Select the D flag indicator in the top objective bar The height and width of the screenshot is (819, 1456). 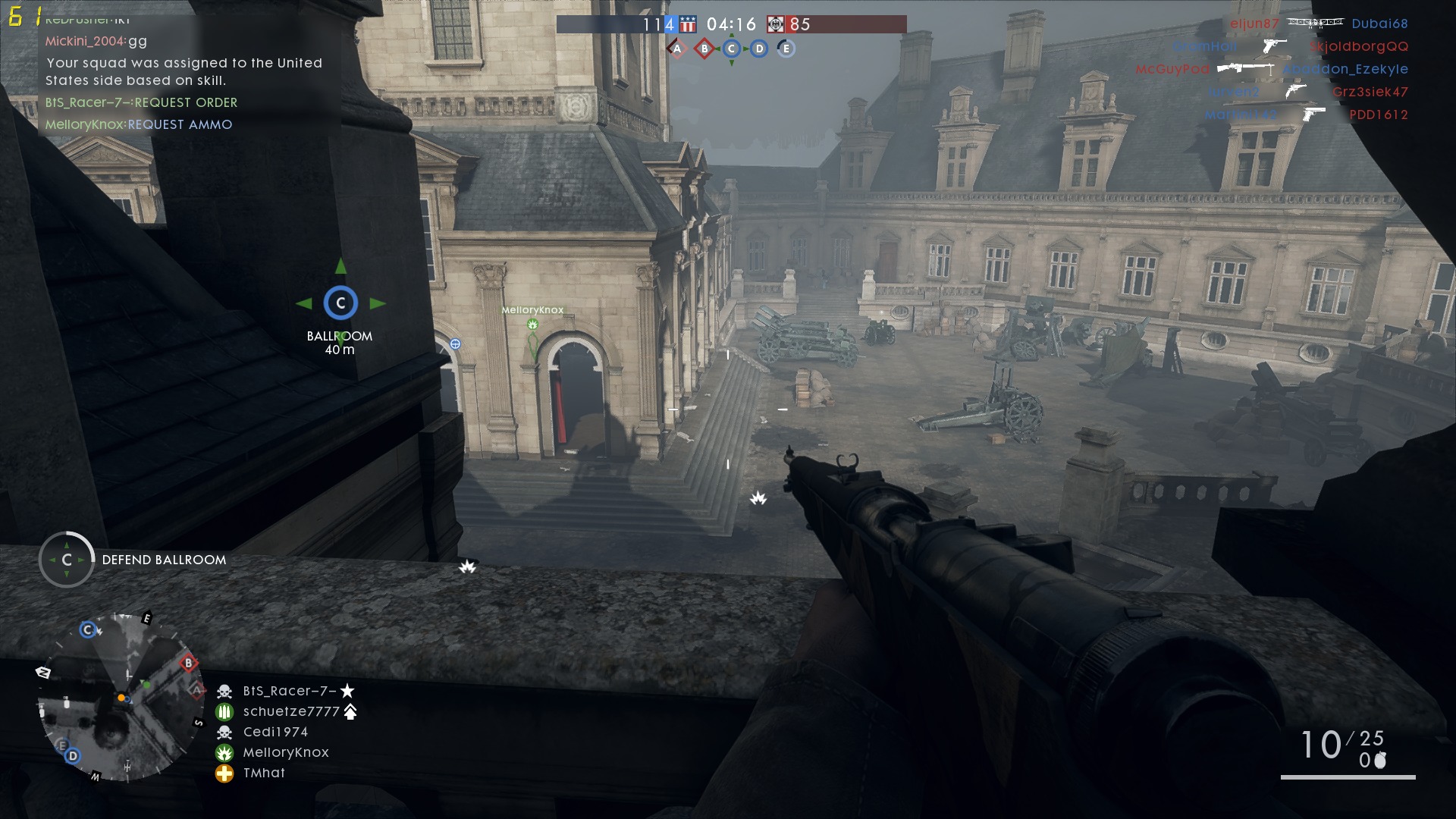tap(759, 49)
